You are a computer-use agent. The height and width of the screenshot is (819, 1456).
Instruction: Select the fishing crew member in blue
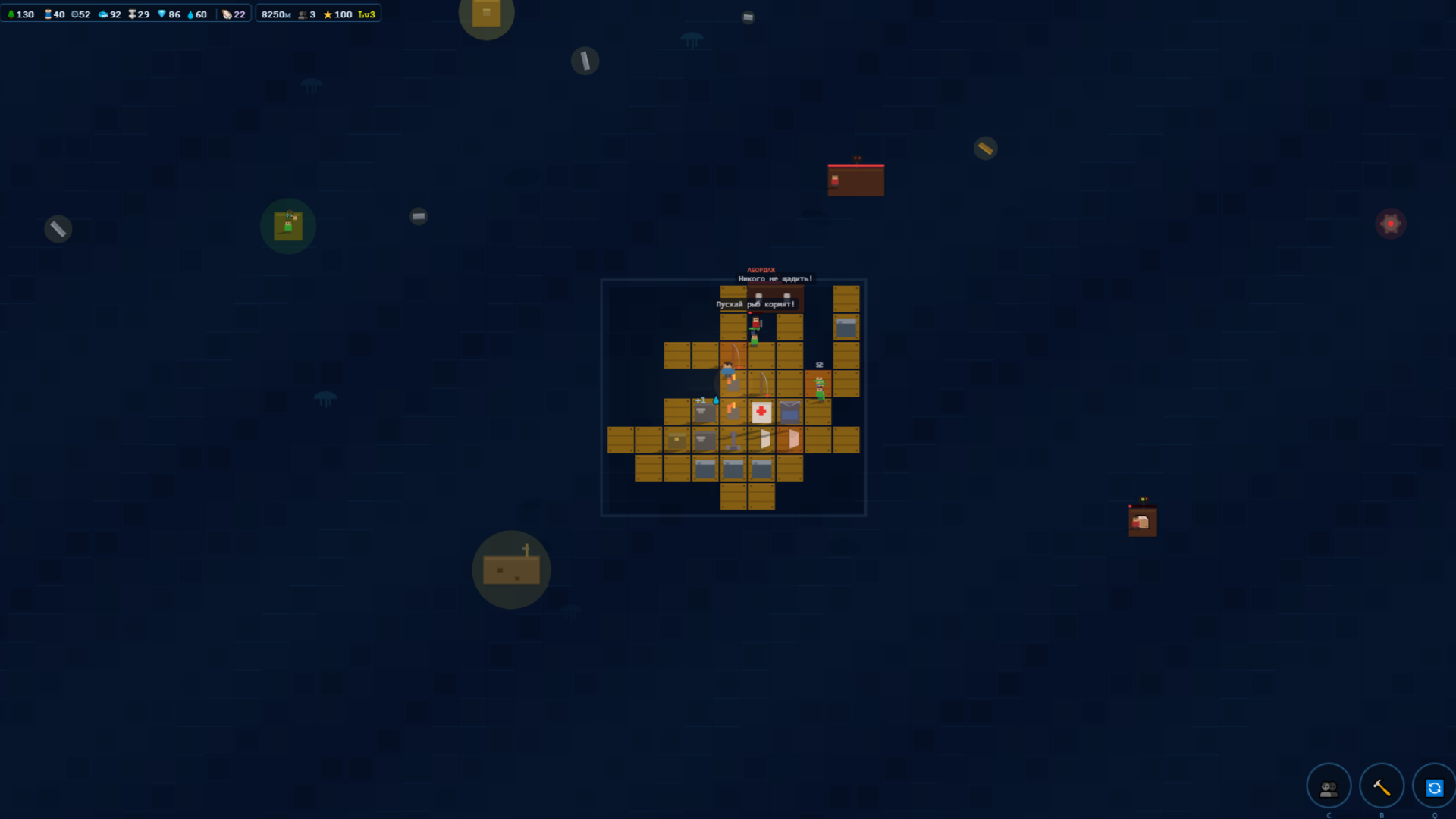pyautogui.click(x=728, y=371)
